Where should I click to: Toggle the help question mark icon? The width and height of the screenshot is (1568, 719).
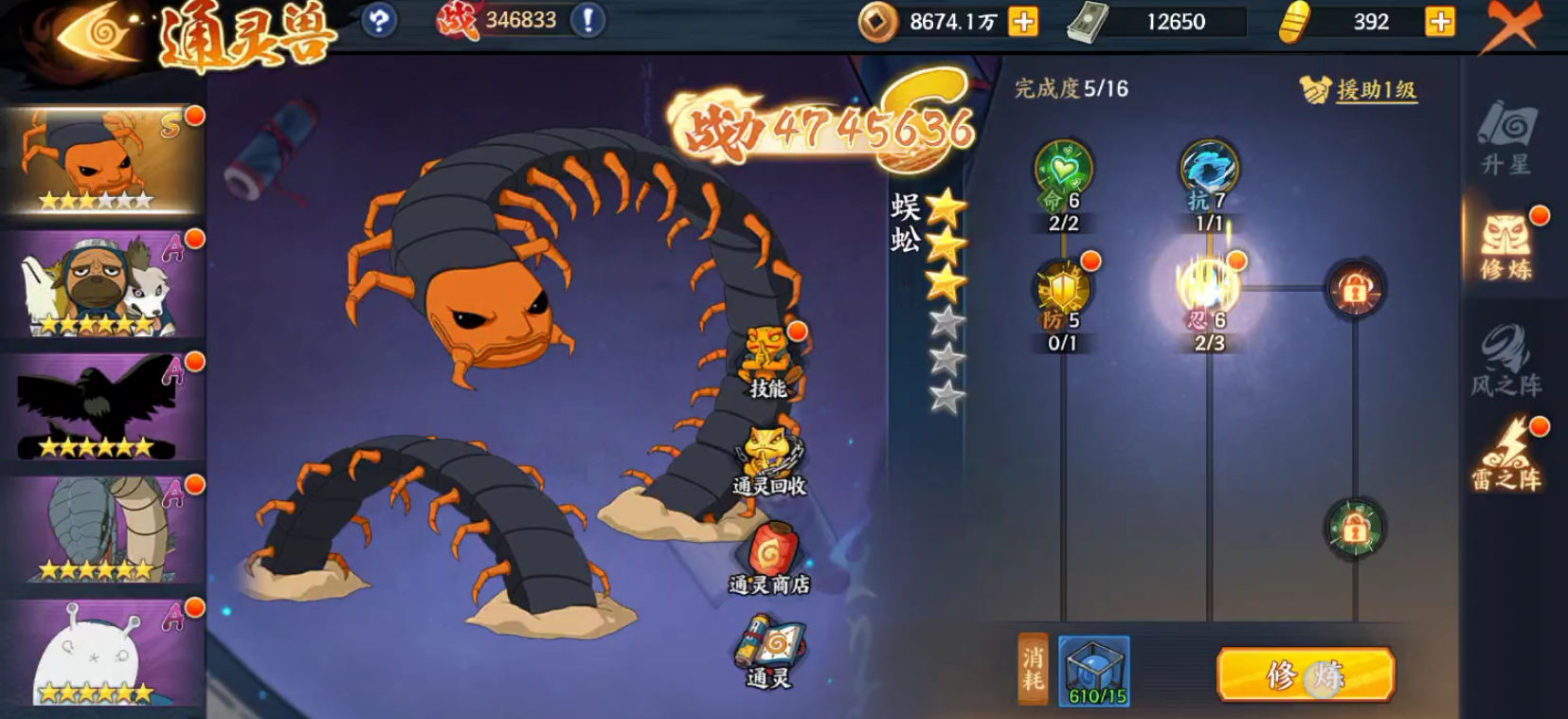pos(378,21)
